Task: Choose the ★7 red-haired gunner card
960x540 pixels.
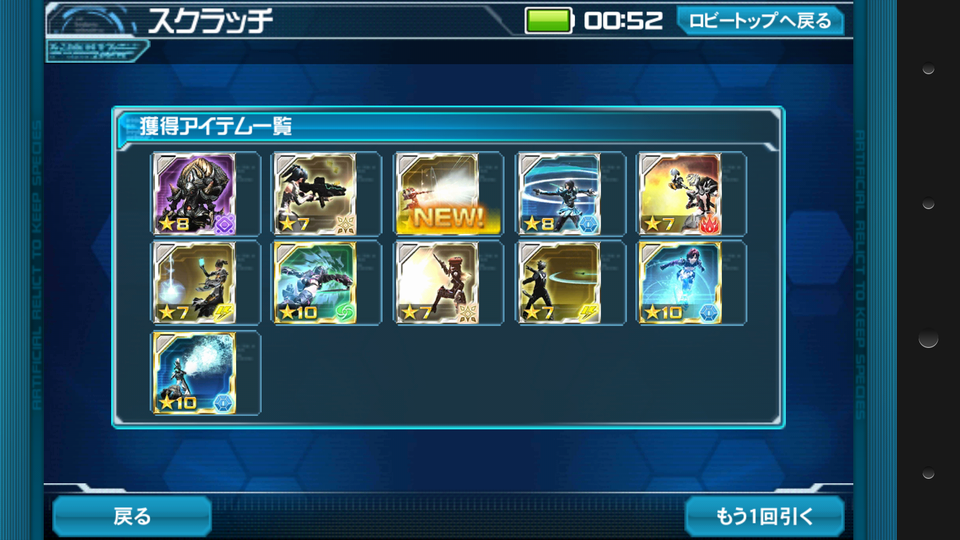Action: coord(436,283)
